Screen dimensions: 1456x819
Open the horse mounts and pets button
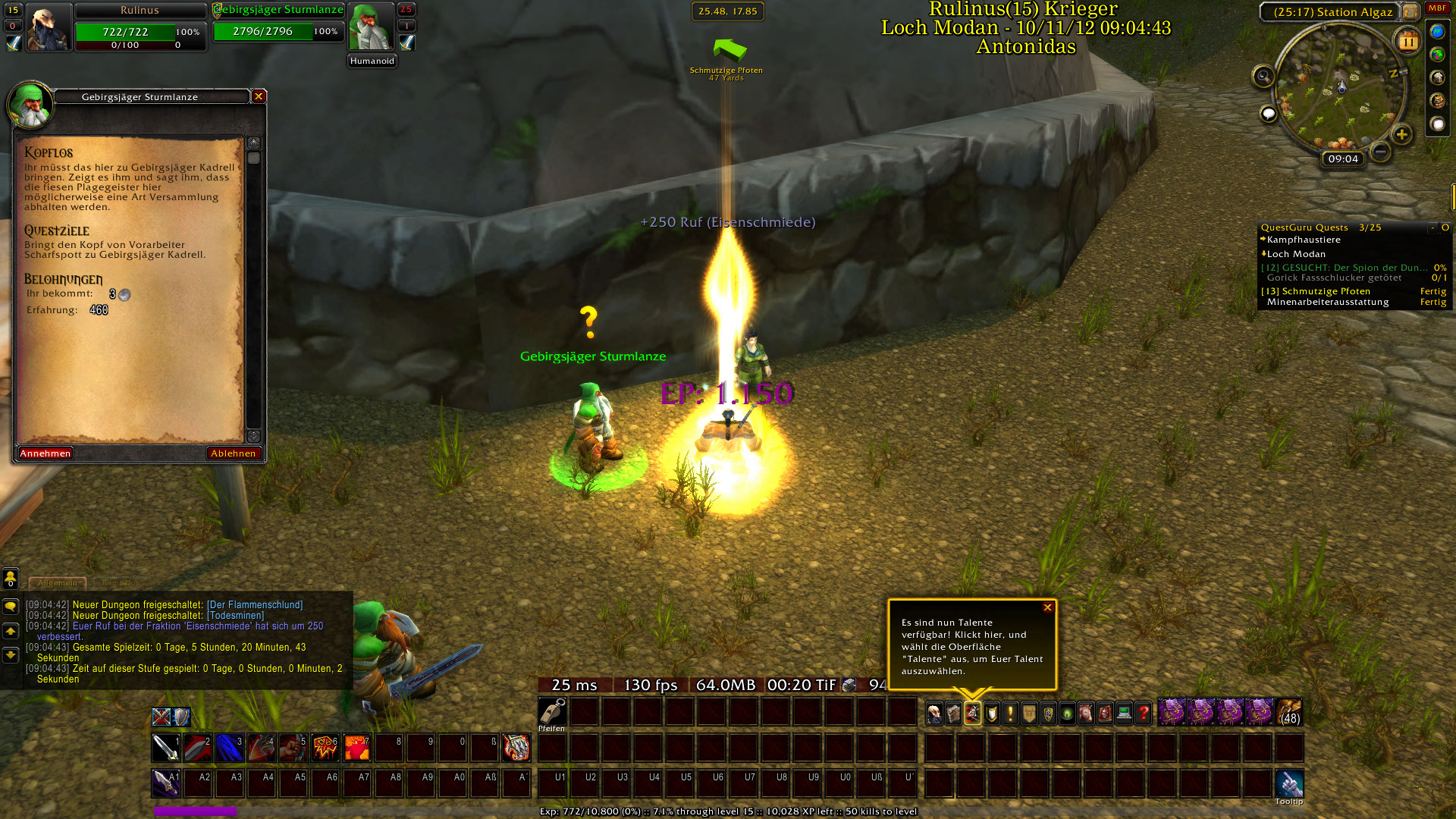(1086, 713)
